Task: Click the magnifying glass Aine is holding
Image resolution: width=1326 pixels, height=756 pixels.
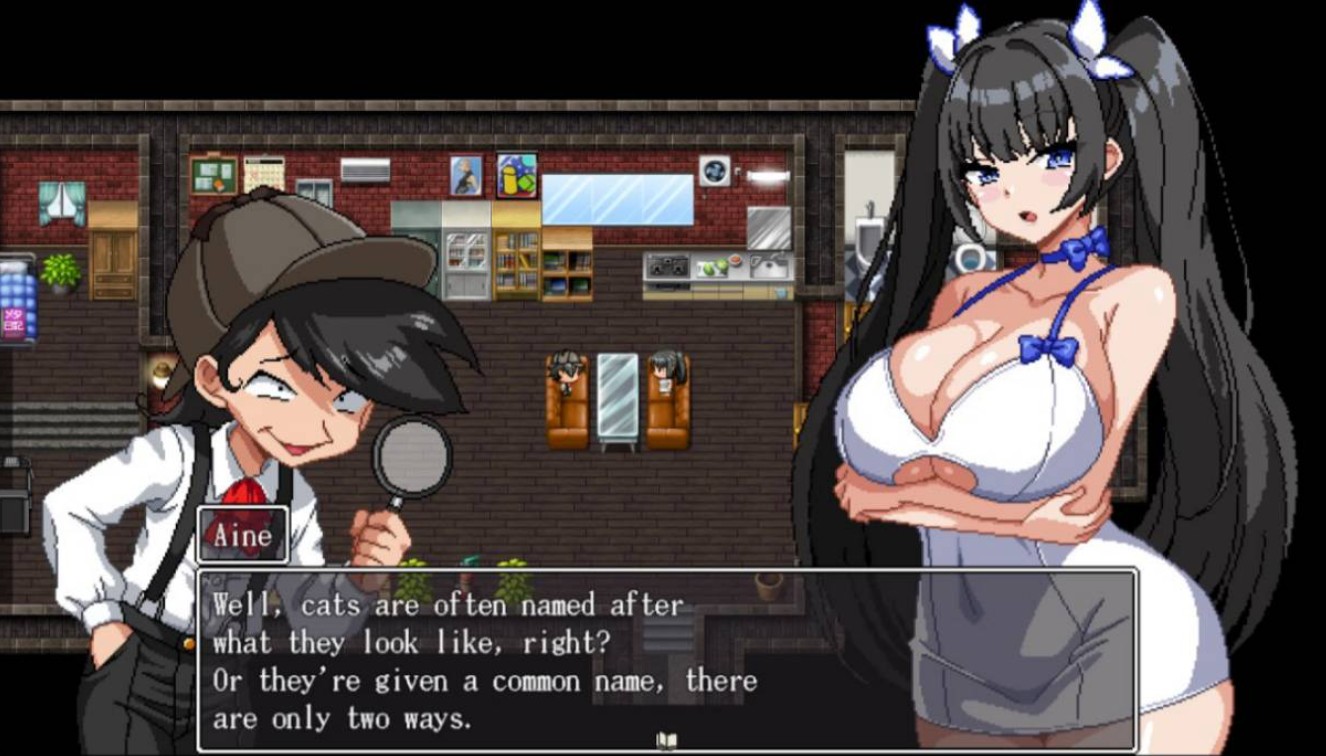Action: [413, 455]
